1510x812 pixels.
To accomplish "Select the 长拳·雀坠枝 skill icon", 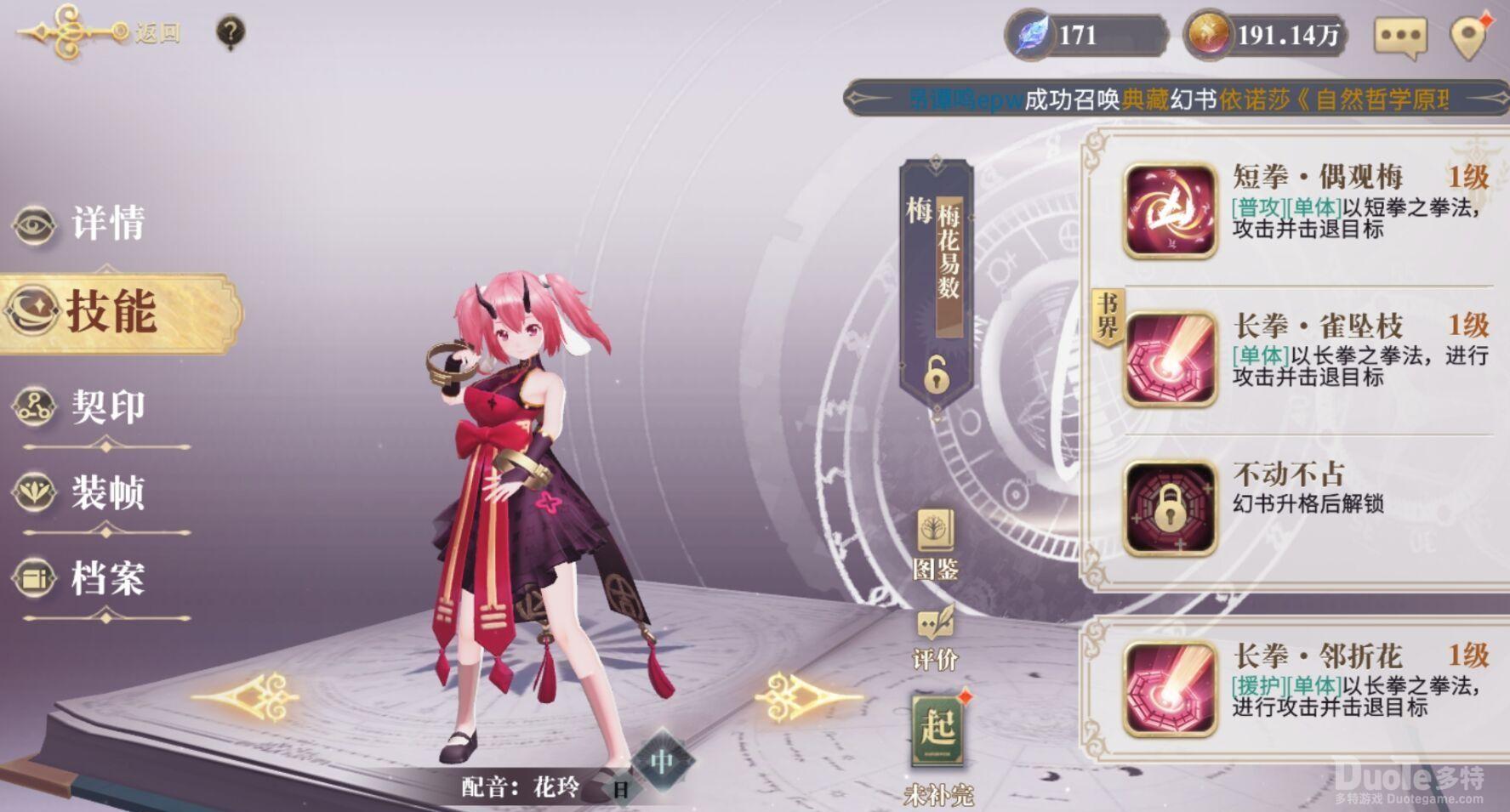I will [x=1171, y=358].
